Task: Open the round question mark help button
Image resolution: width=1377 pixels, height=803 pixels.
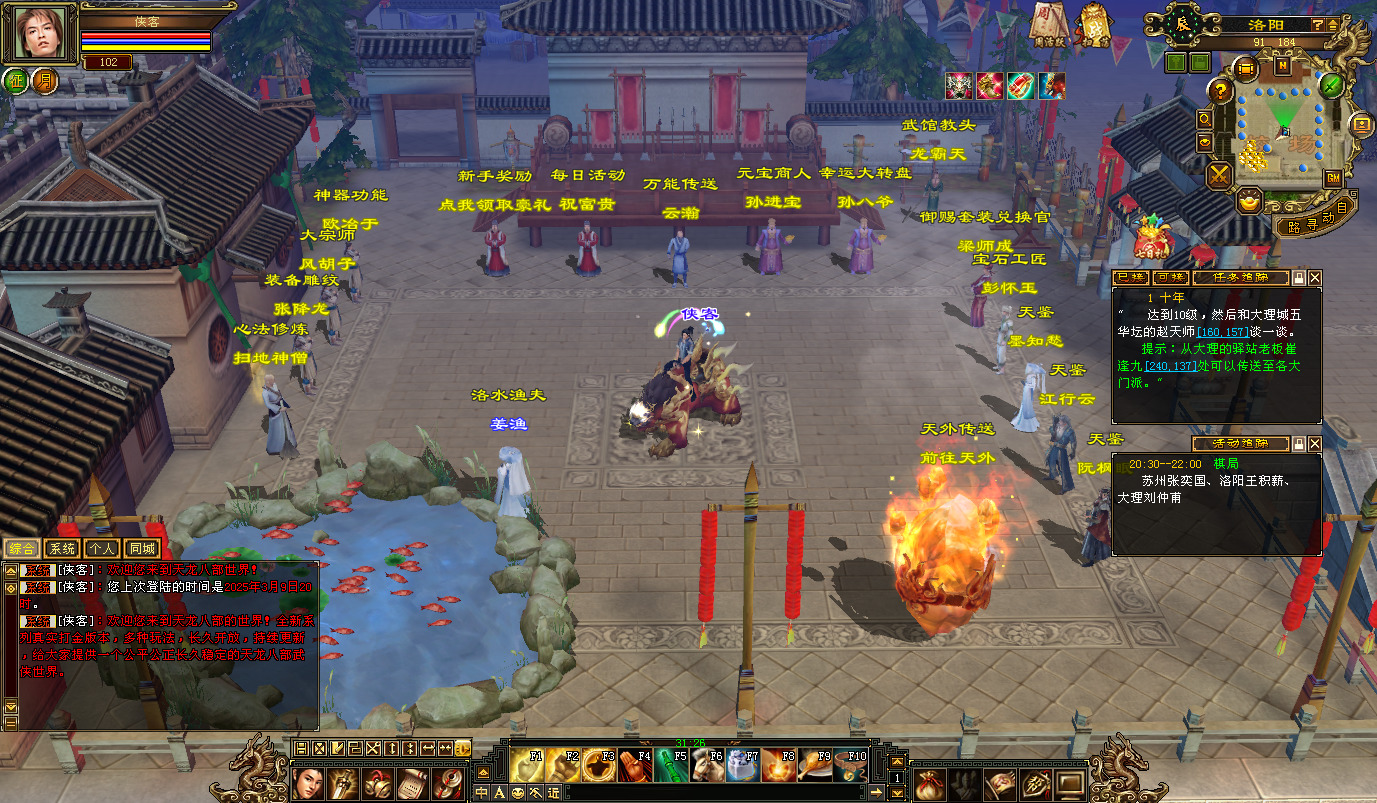Action: pyautogui.click(x=1220, y=91)
